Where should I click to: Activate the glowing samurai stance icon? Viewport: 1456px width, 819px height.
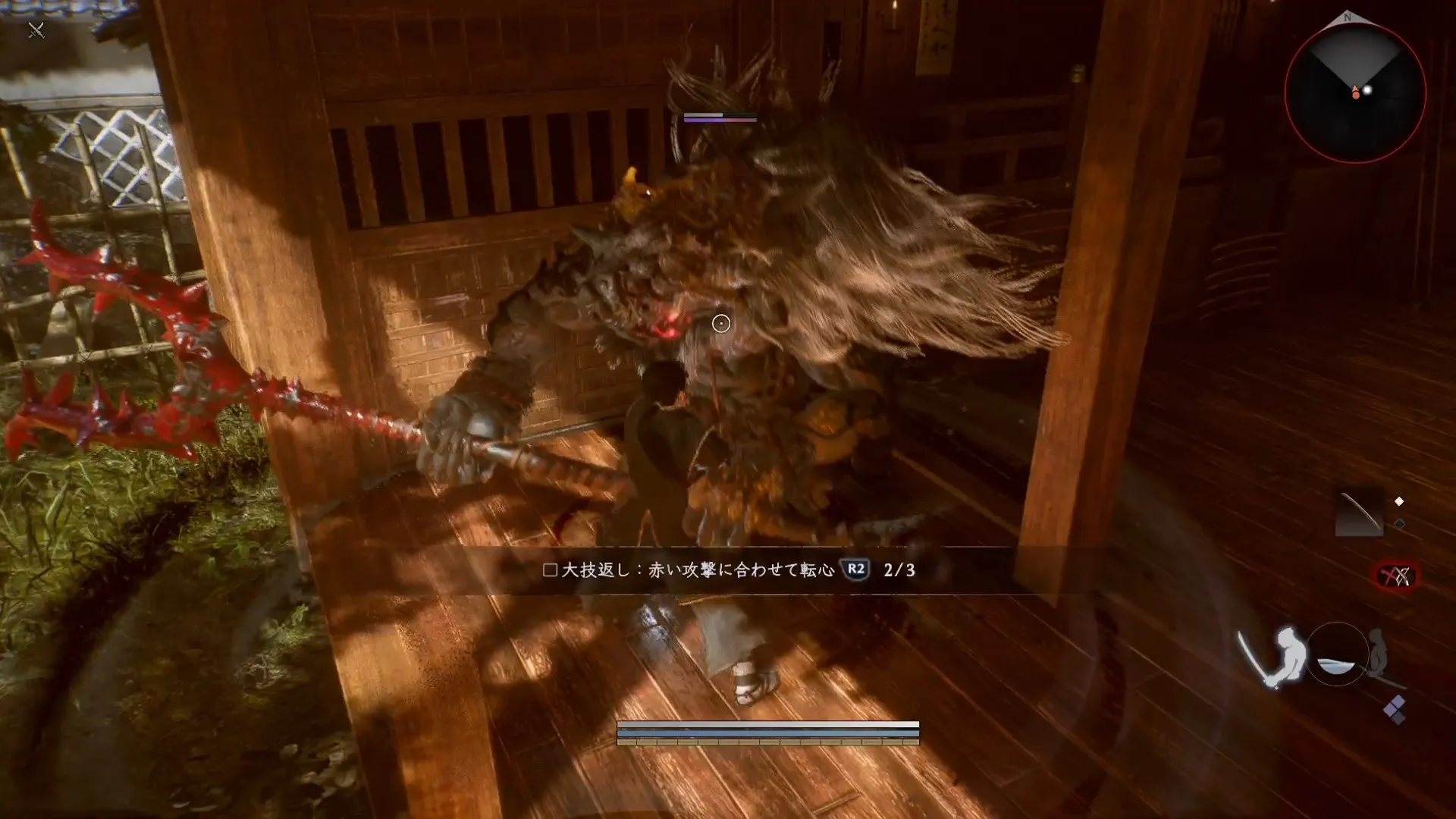1276,657
